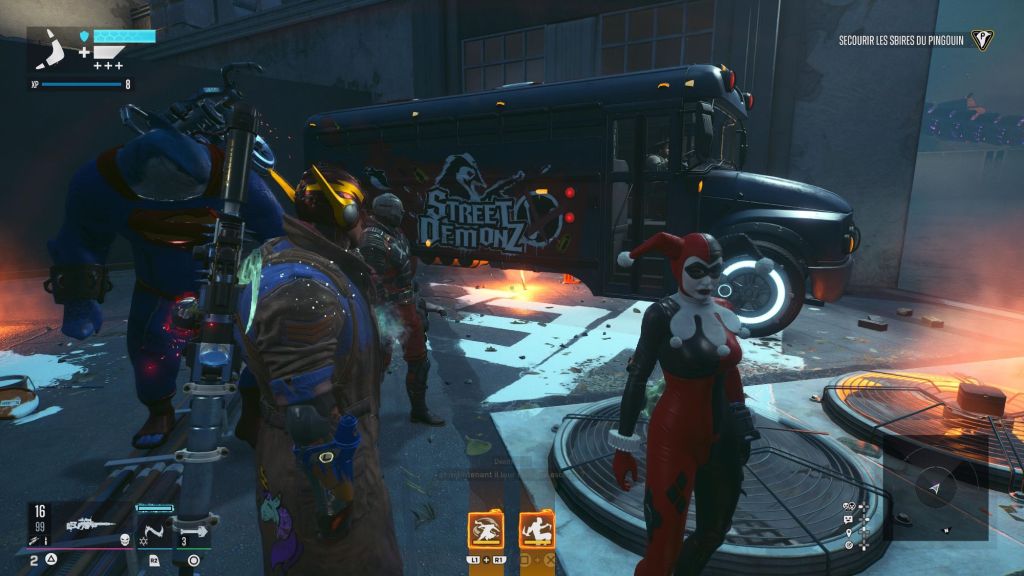Image resolution: width=1024 pixels, height=576 pixels.
Task: Use the arrow dash ability slot
Action: pyautogui.click(x=194, y=527)
